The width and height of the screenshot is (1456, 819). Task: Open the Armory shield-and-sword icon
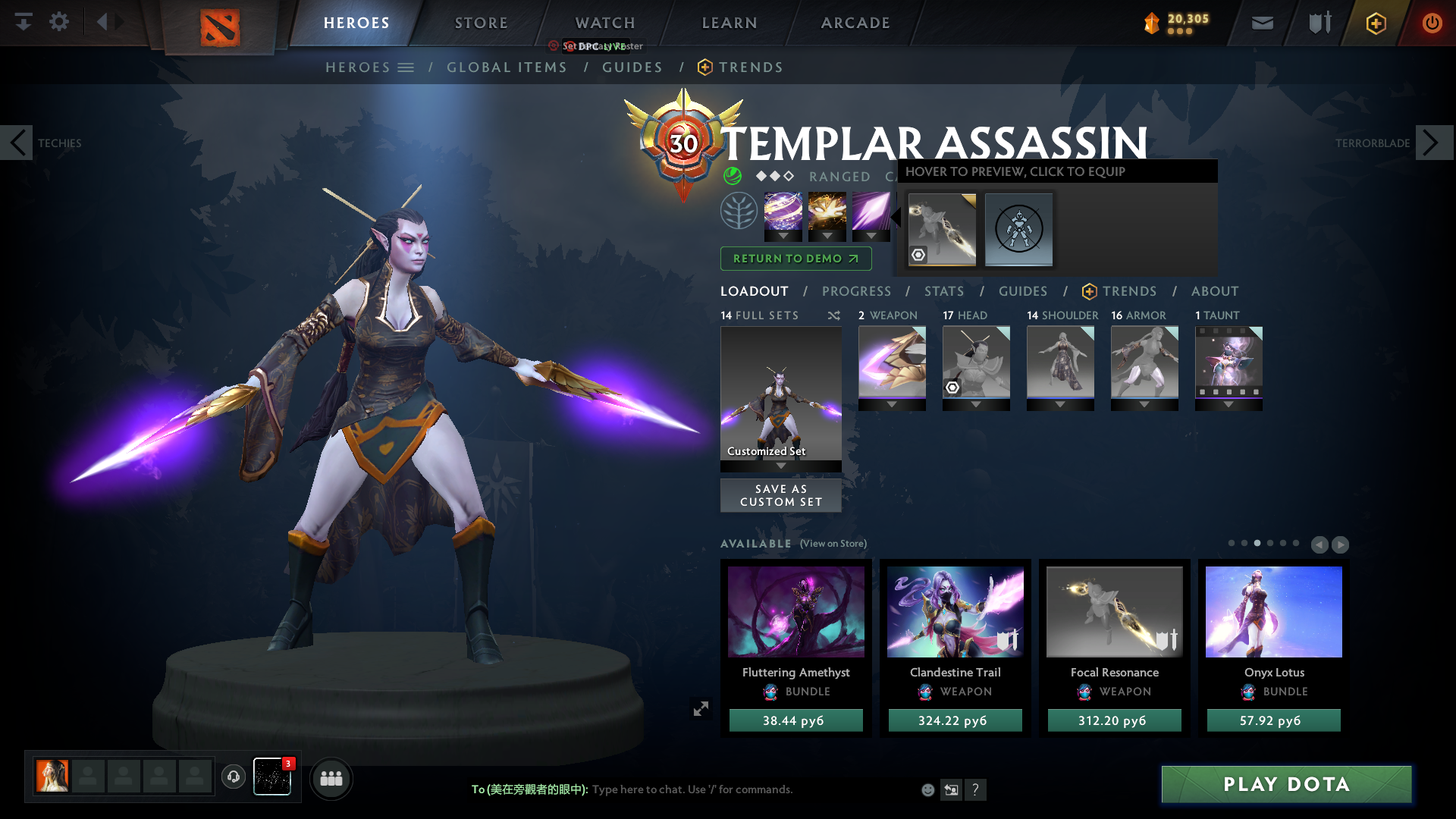point(1318,23)
